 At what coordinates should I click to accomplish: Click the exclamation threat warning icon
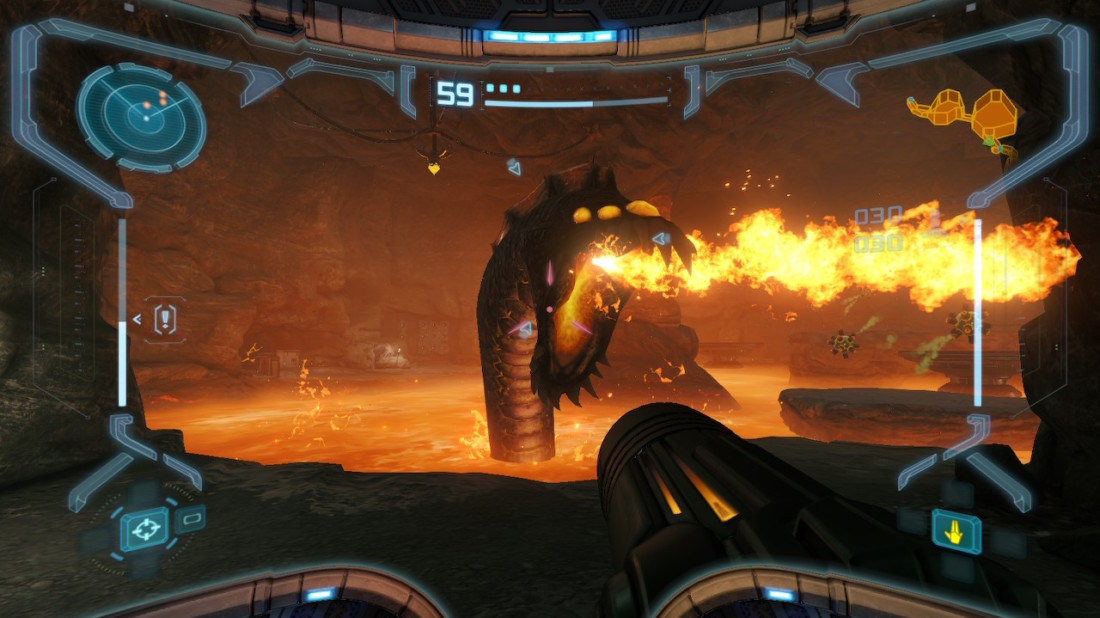coord(166,320)
